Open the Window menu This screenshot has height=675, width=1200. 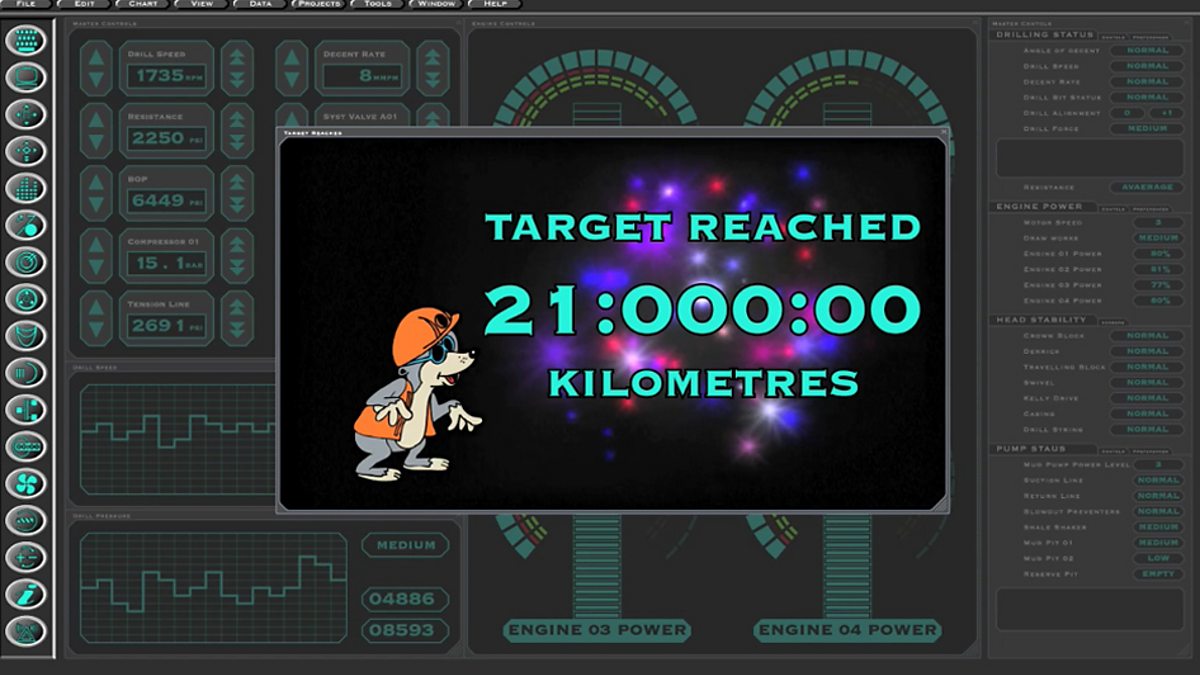[x=437, y=5]
